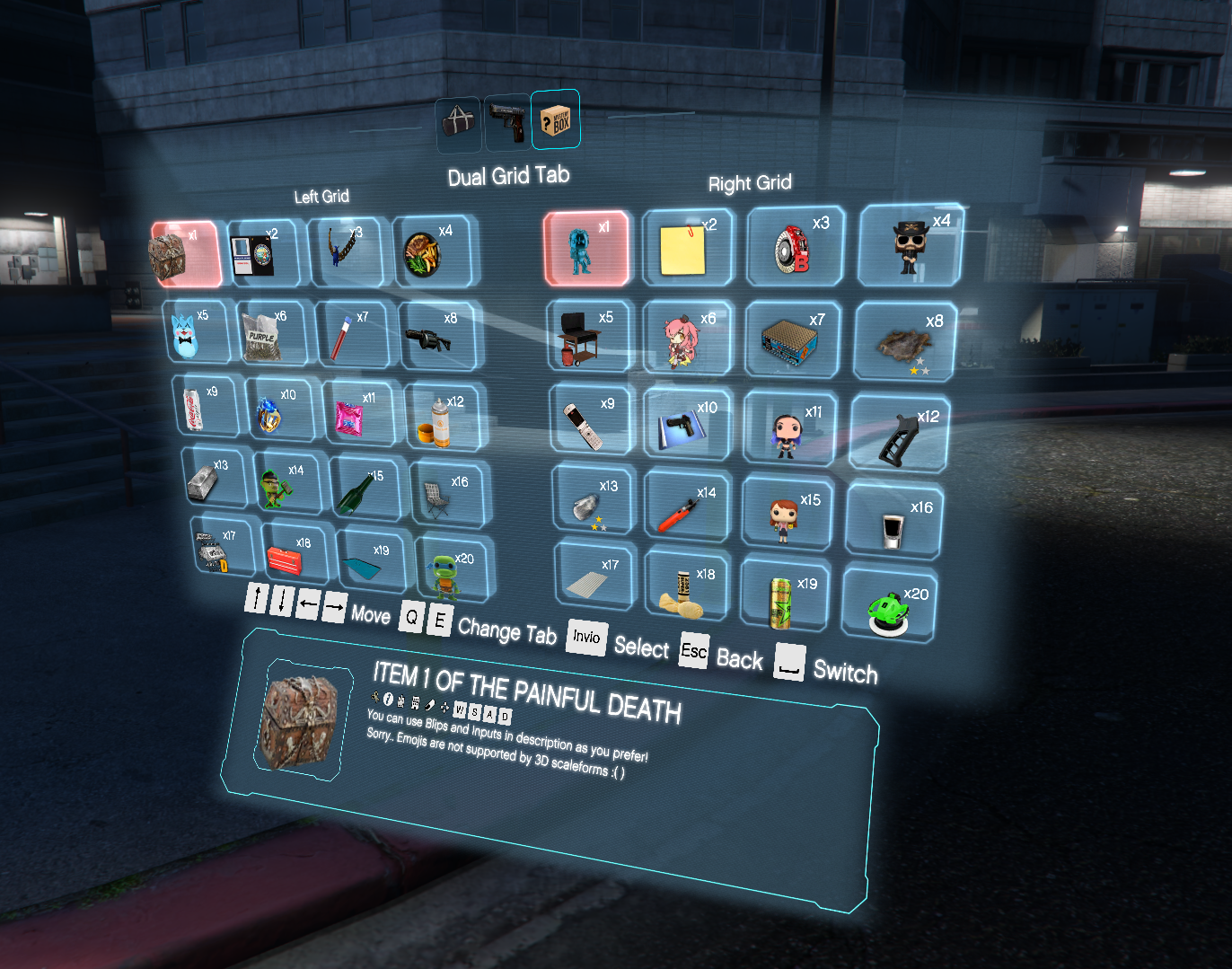
Task: Select the green polisher item x20
Action: pos(889,605)
